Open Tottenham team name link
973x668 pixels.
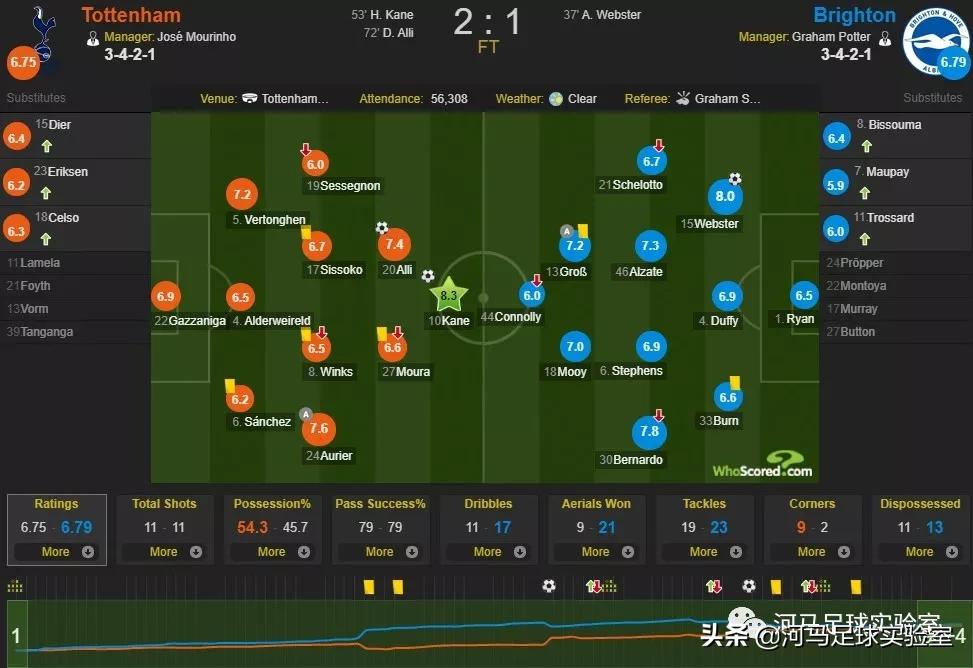point(131,15)
